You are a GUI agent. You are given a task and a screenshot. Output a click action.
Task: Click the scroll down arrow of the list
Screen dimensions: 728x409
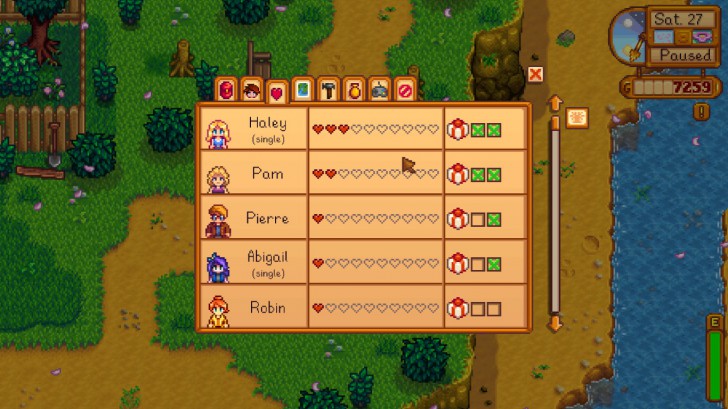coord(555,324)
